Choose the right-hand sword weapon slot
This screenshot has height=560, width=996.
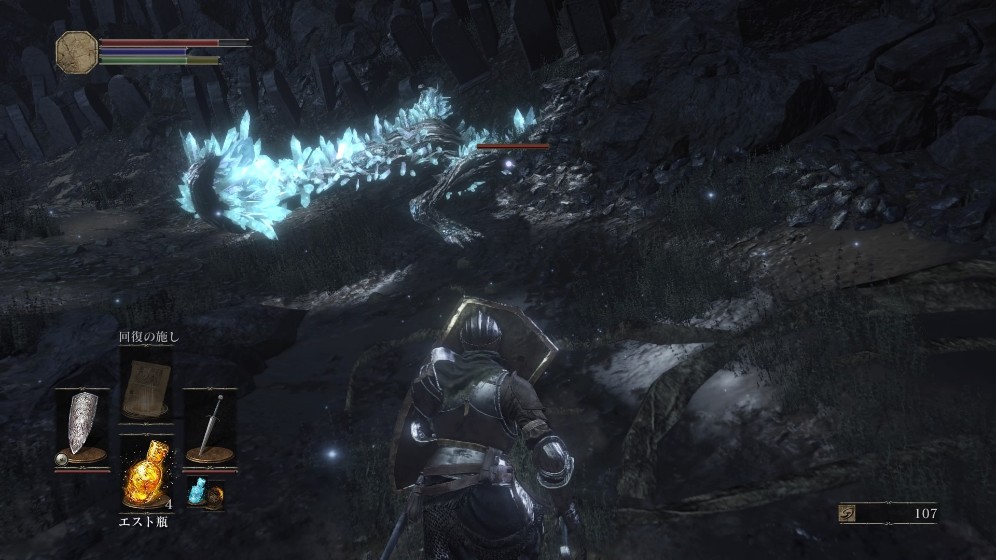[209, 427]
